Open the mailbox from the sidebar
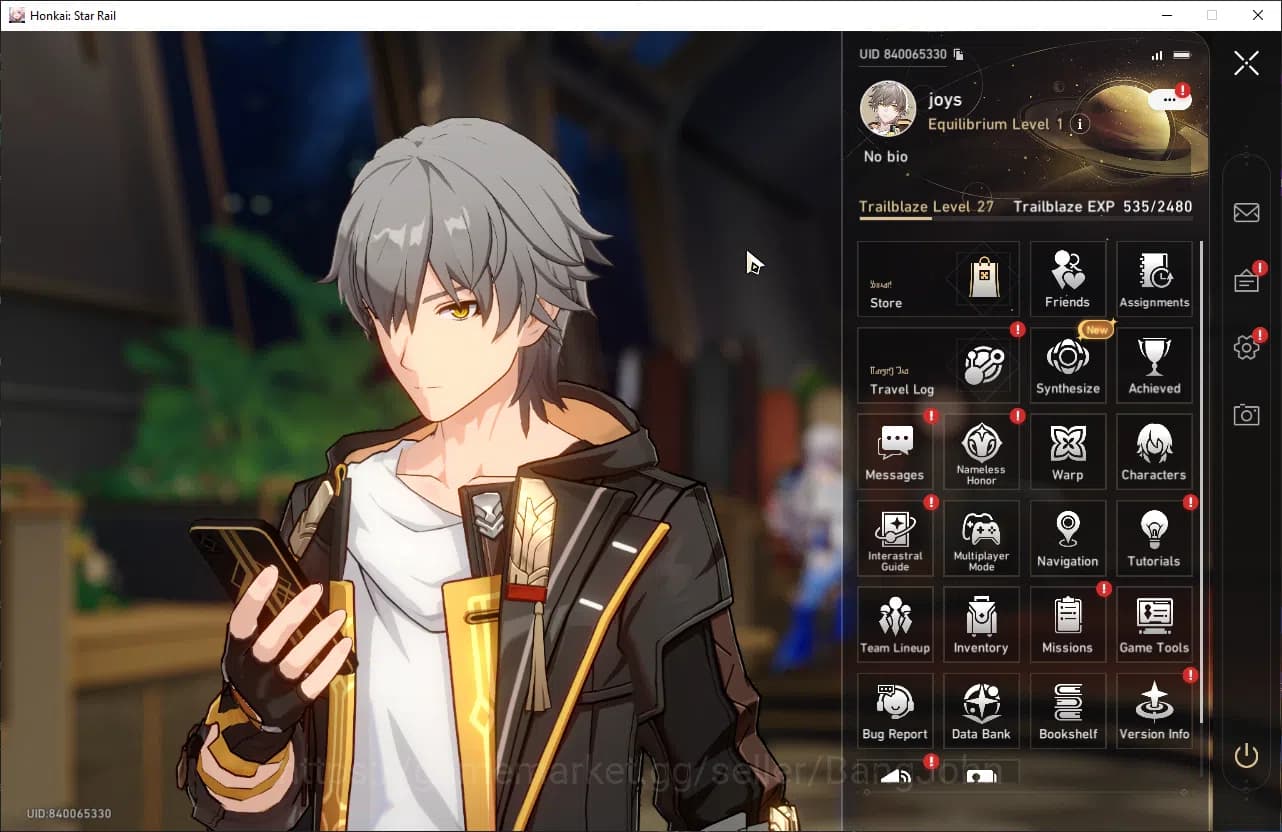 (x=1246, y=212)
